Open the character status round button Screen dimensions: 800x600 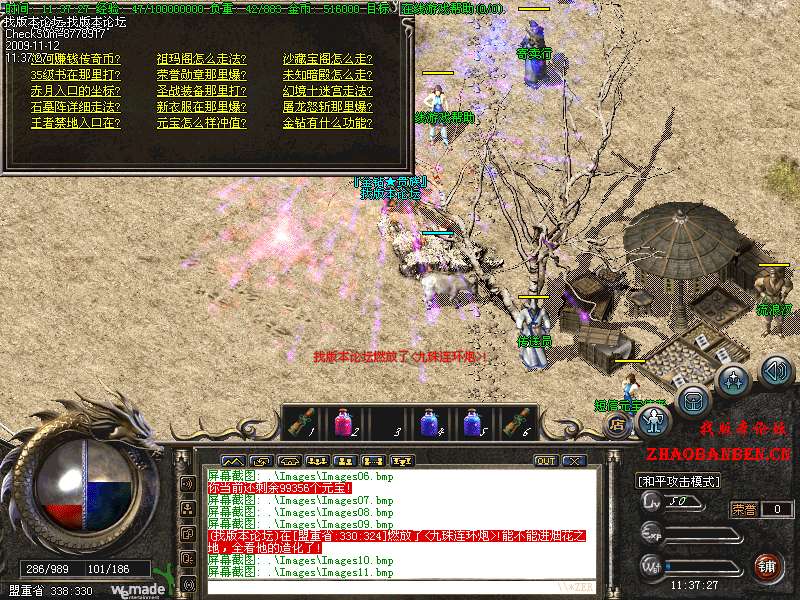coord(653,420)
